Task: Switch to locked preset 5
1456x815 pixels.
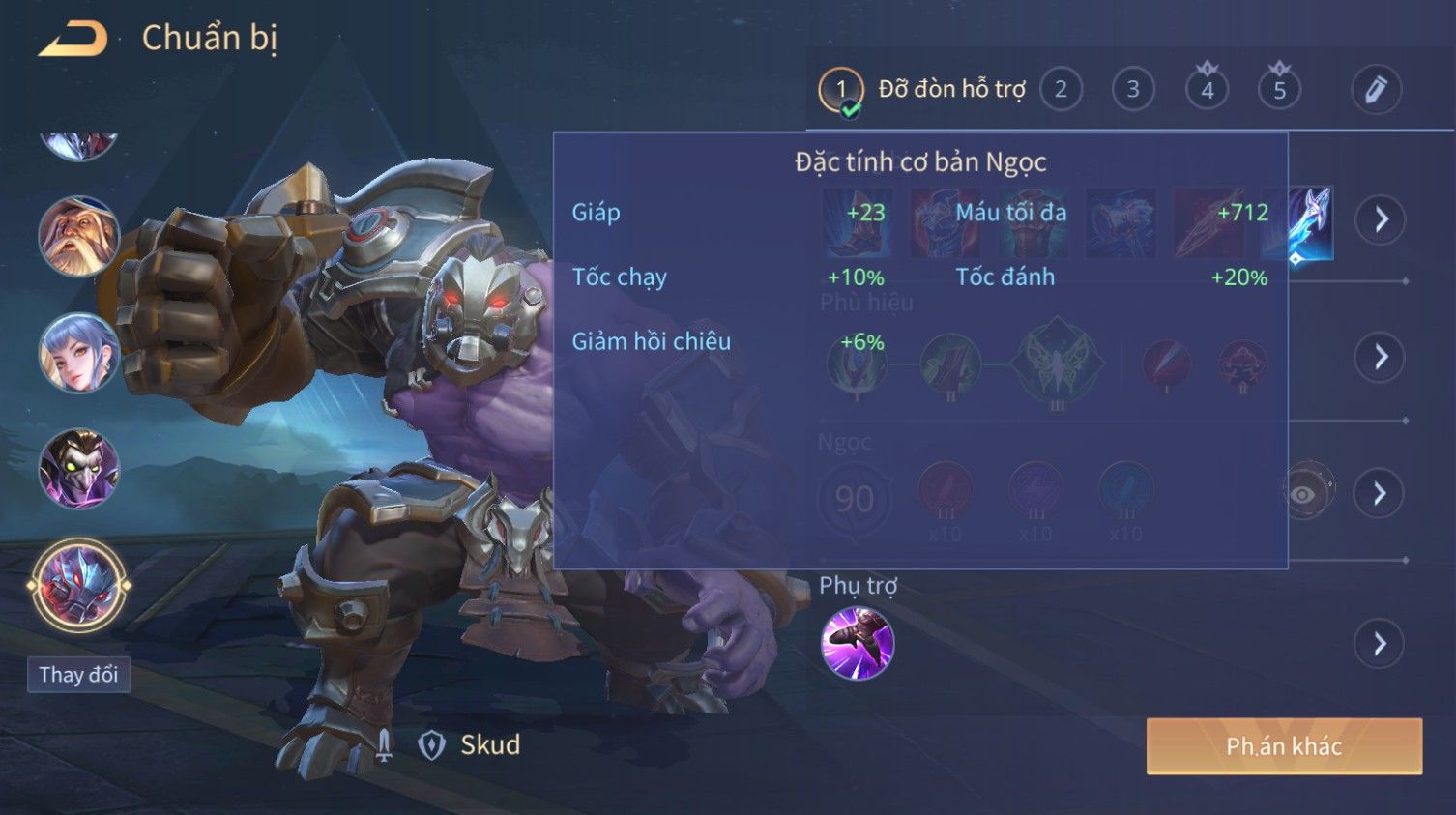Action: (1279, 90)
